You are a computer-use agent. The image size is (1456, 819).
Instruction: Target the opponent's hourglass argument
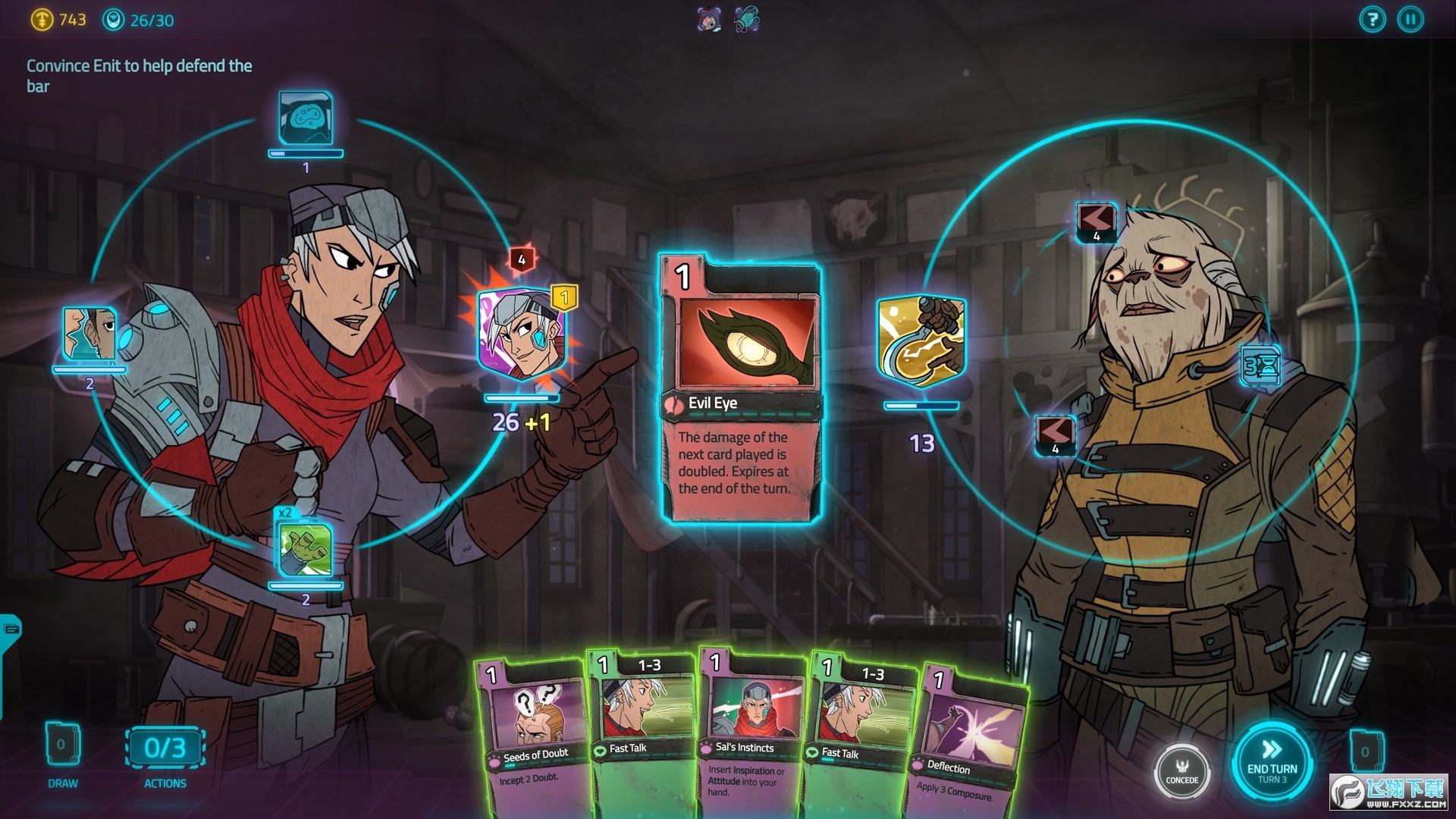[1260, 366]
